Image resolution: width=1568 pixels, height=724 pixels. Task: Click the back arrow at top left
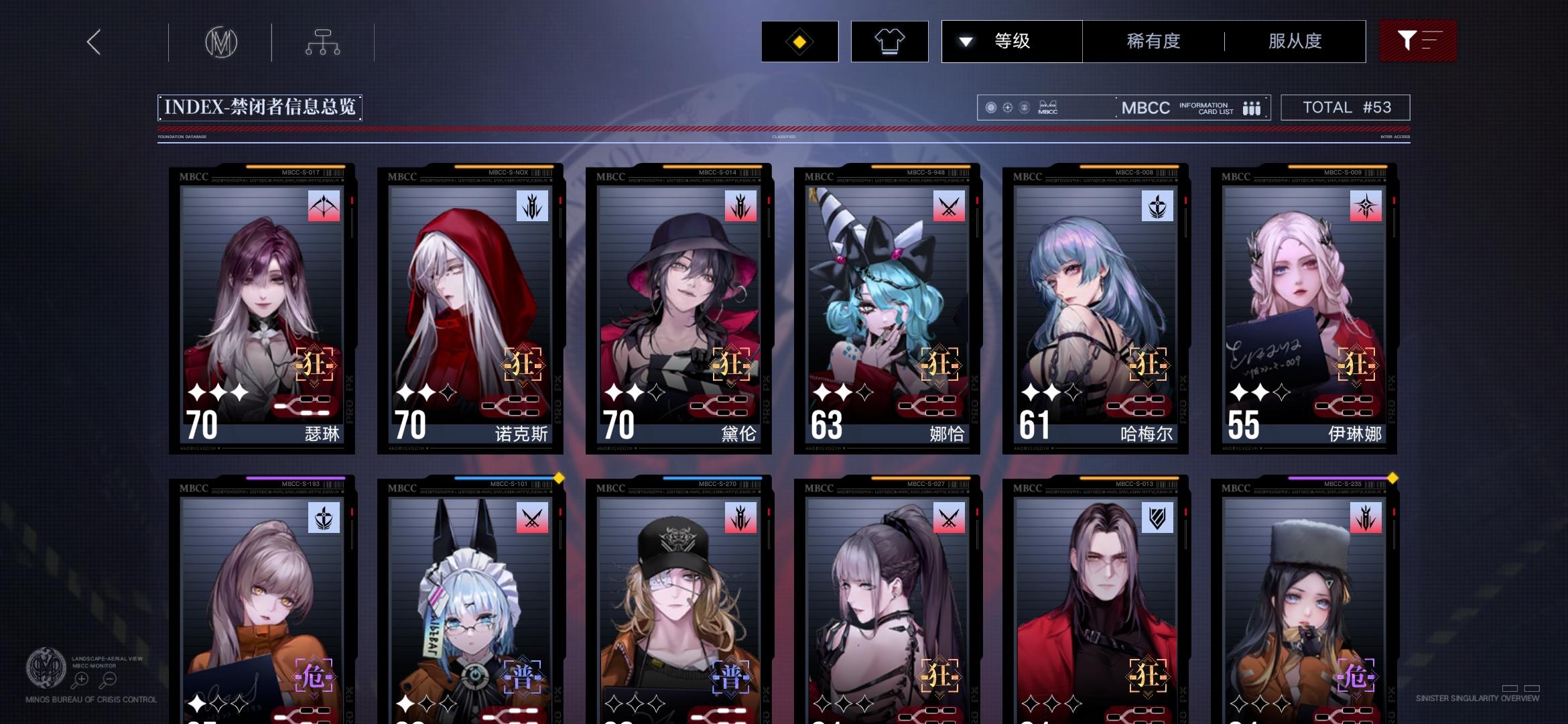pos(93,42)
